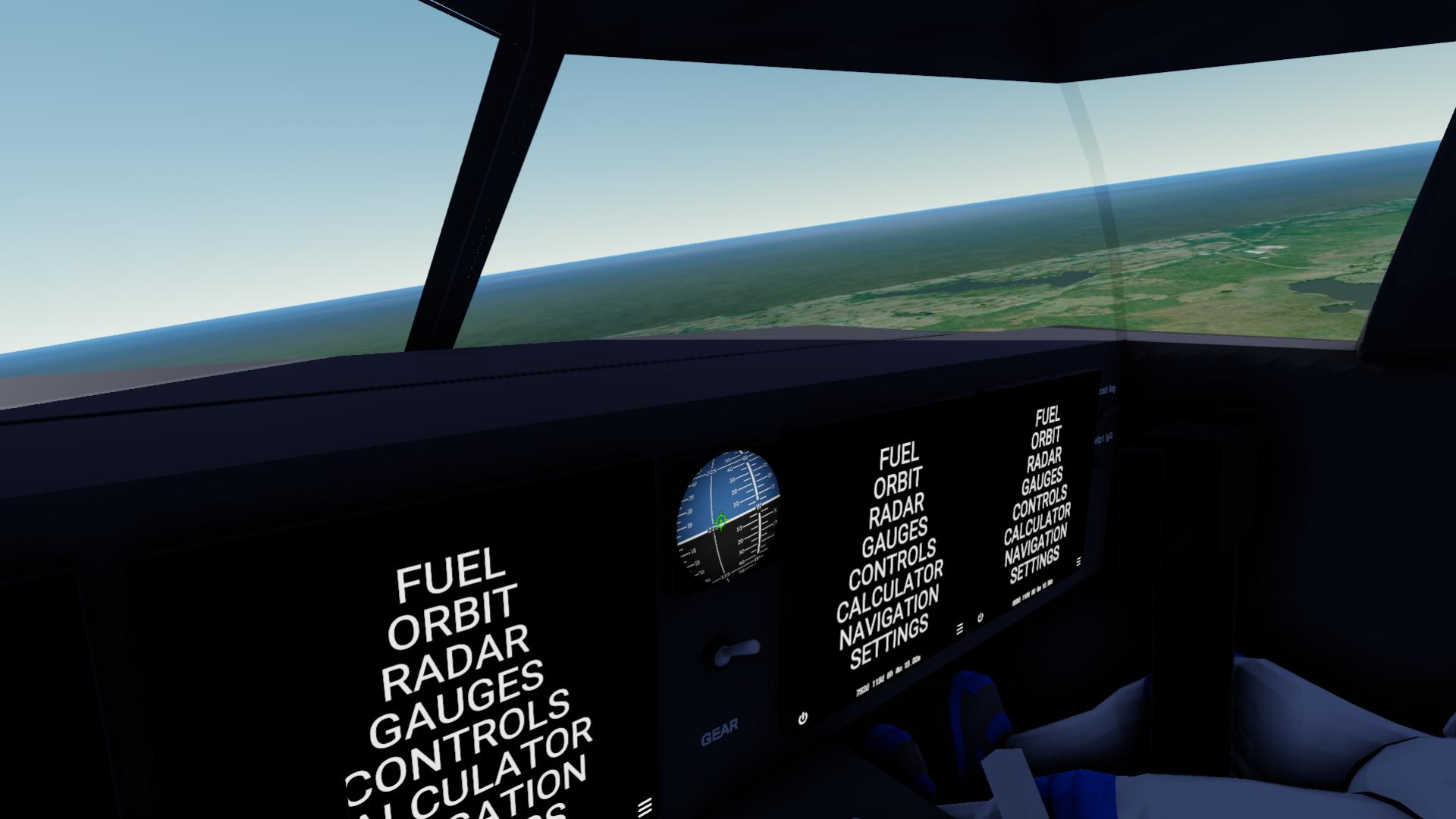Click hamburger icon on the middle display
This screenshot has height=819, width=1456.
coord(960,629)
